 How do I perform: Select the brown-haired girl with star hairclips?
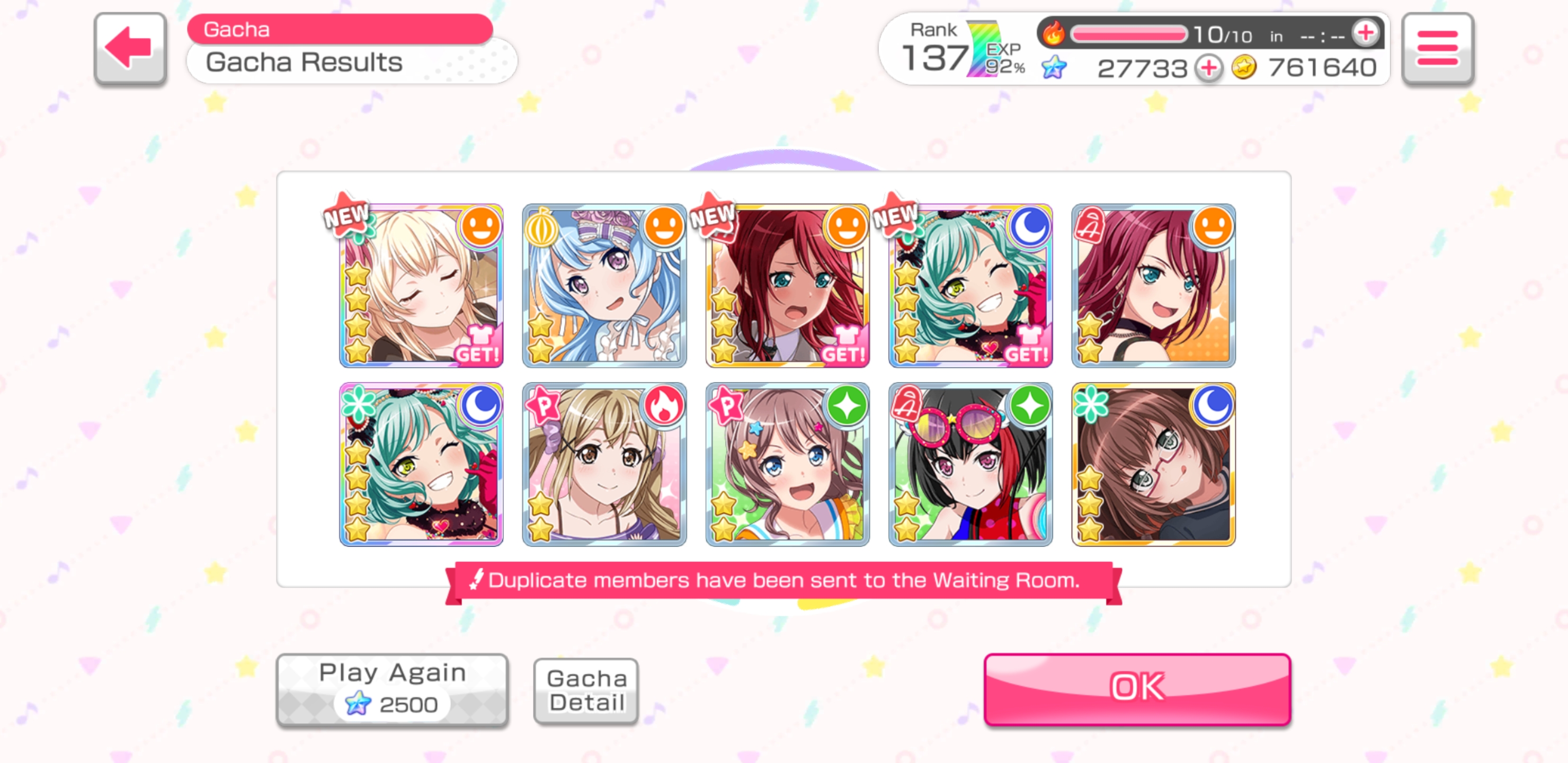pyautogui.click(x=787, y=464)
